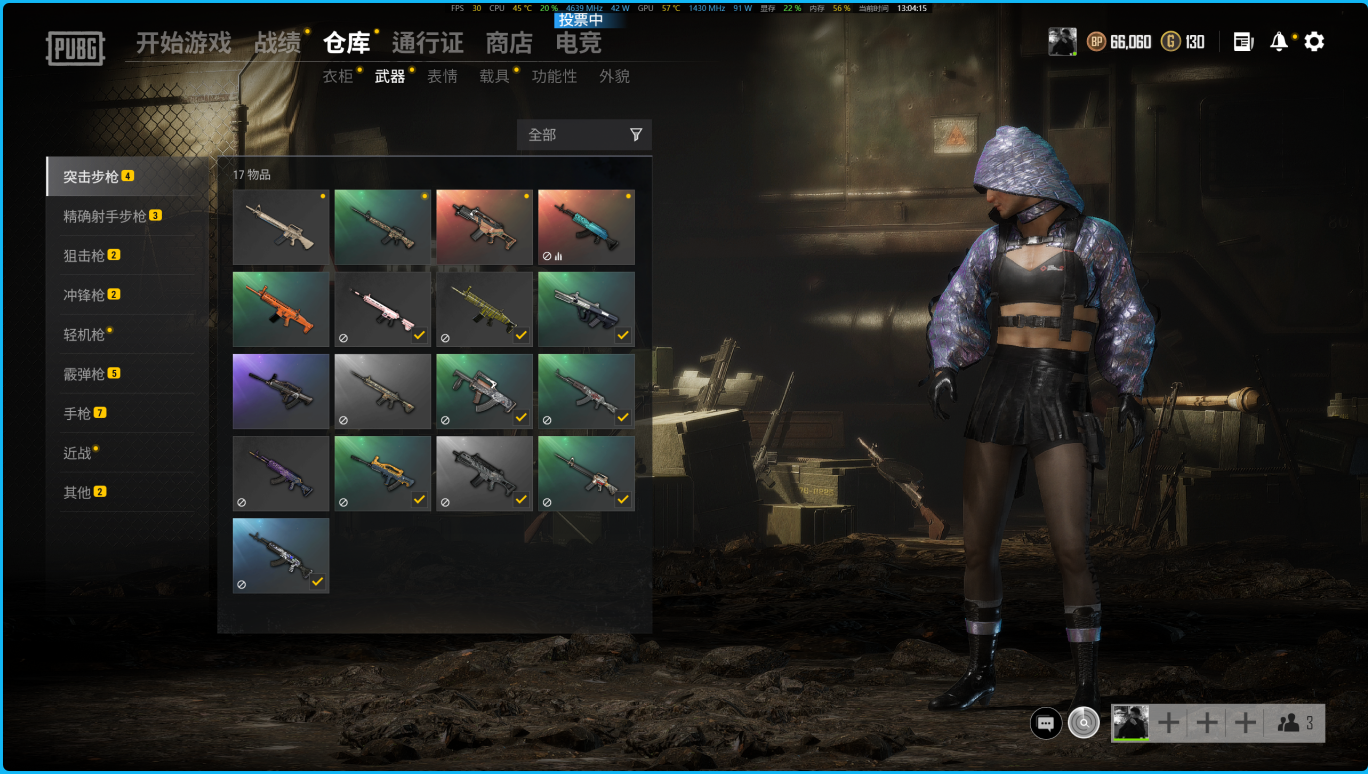
Task: Show the 霰弹枪 shotgun category
Action: (x=84, y=374)
